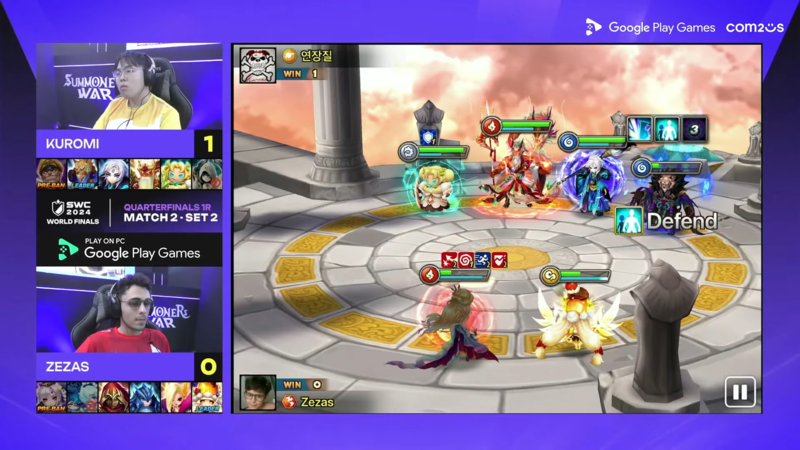Click the skill icon showing cooldown 3
The height and width of the screenshot is (450, 800).
[694, 129]
